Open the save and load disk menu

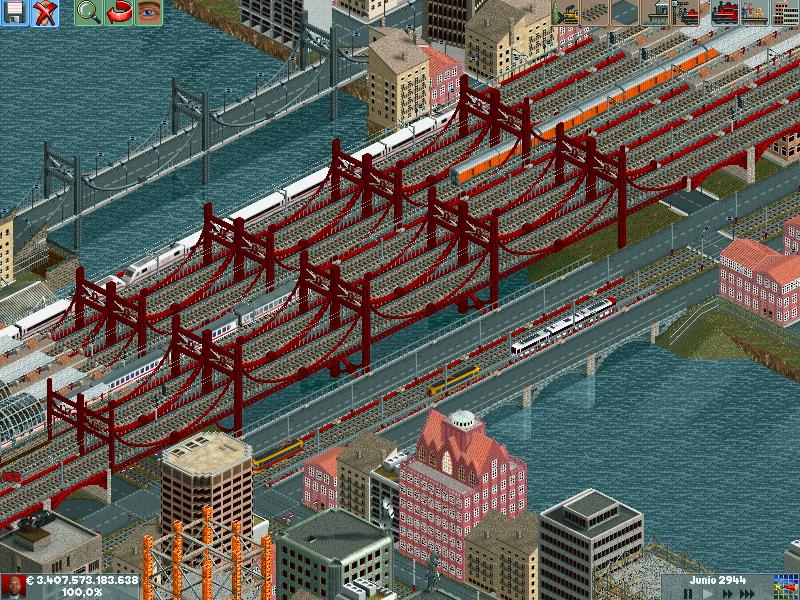point(15,13)
